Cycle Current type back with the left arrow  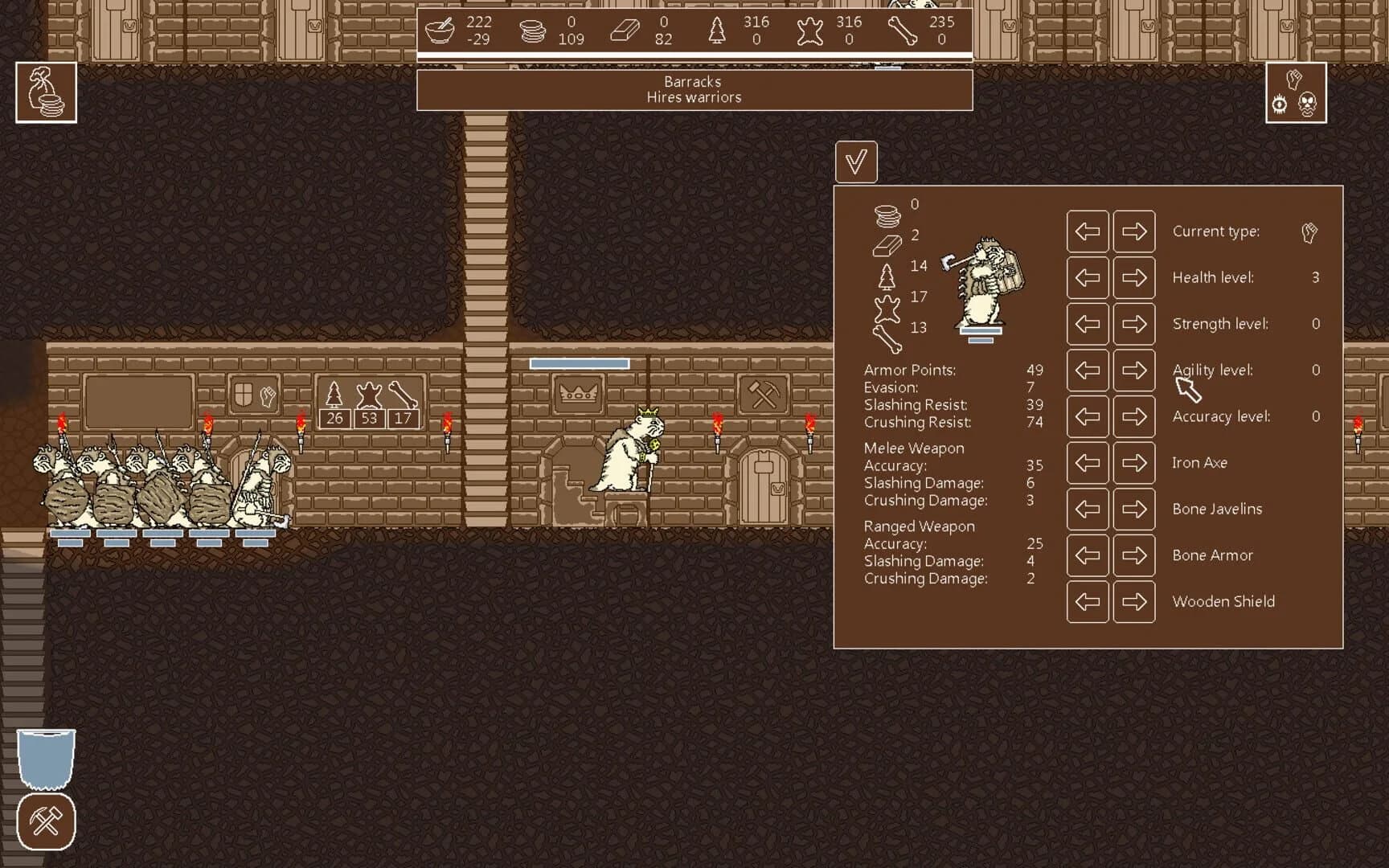(x=1088, y=231)
